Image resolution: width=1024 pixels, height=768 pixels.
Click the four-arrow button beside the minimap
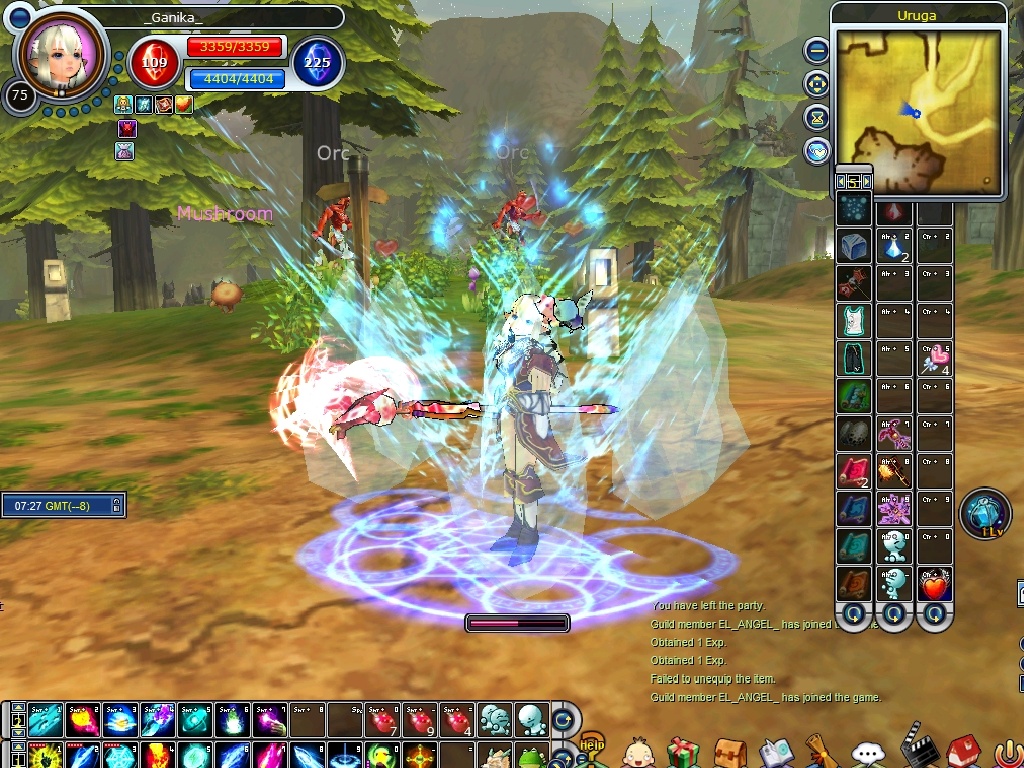click(x=817, y=83)
